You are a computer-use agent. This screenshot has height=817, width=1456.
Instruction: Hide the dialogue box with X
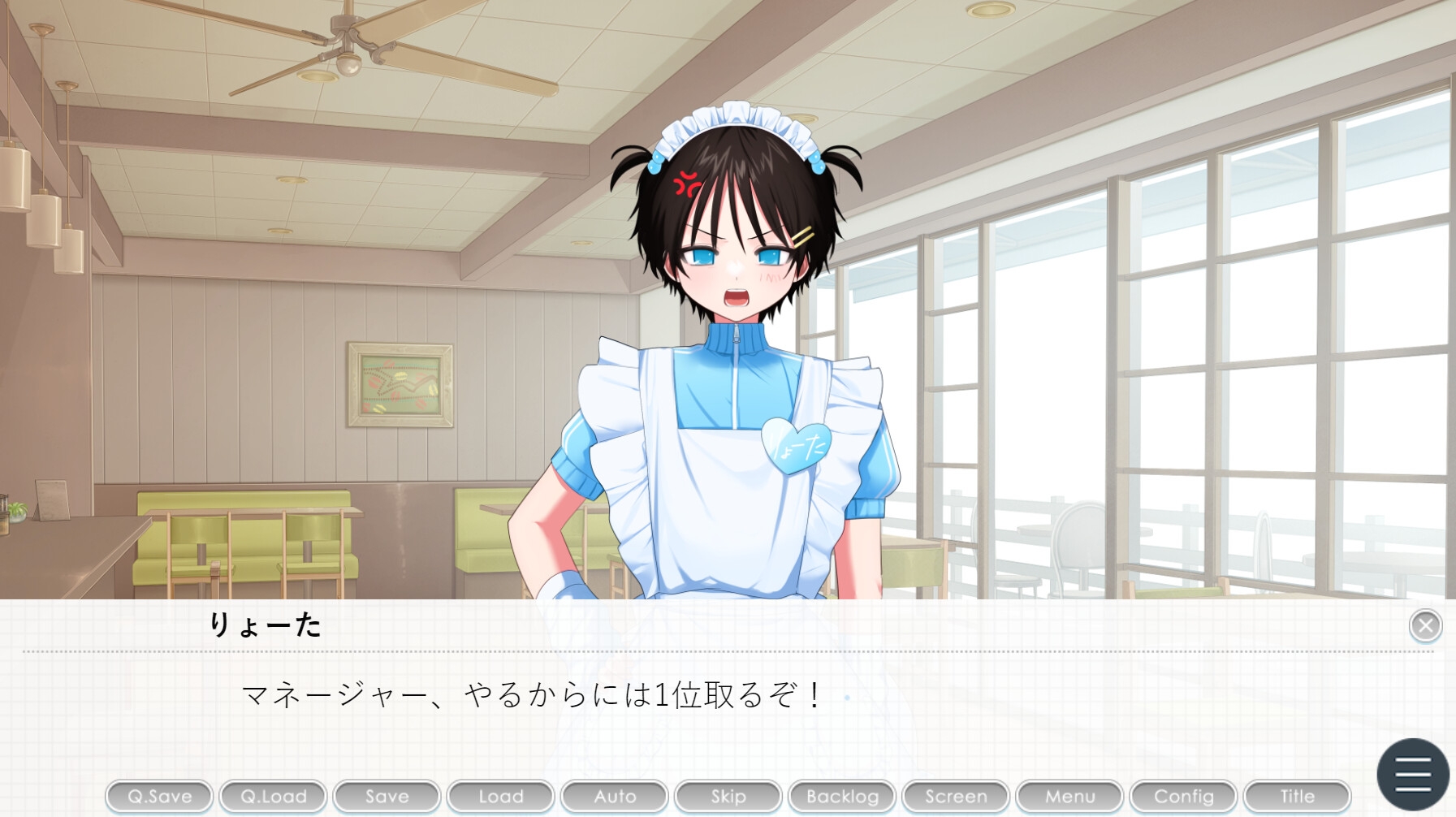(1425, 625)
